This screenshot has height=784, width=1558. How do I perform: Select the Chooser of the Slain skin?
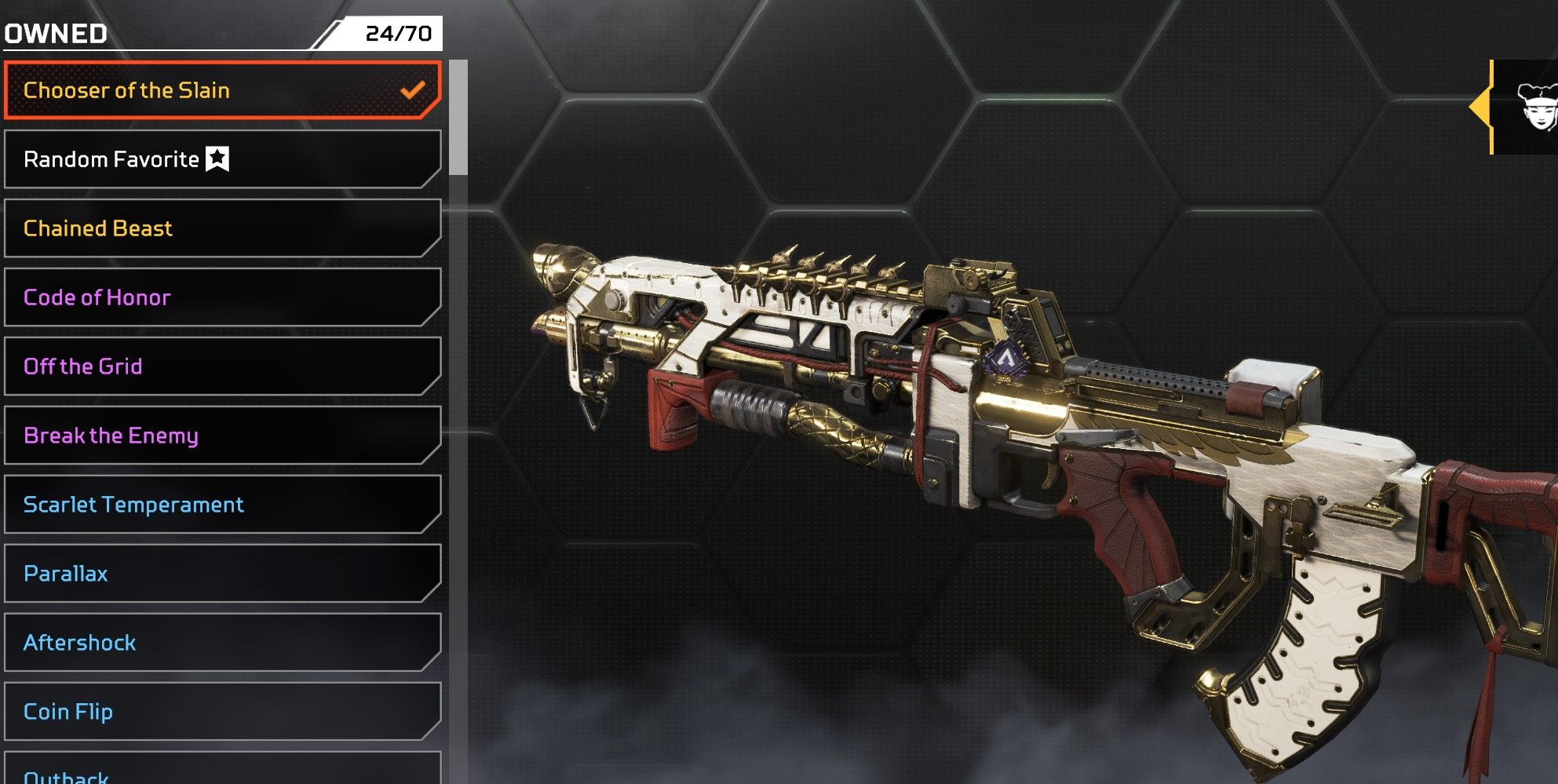click(x=222, y=91)
